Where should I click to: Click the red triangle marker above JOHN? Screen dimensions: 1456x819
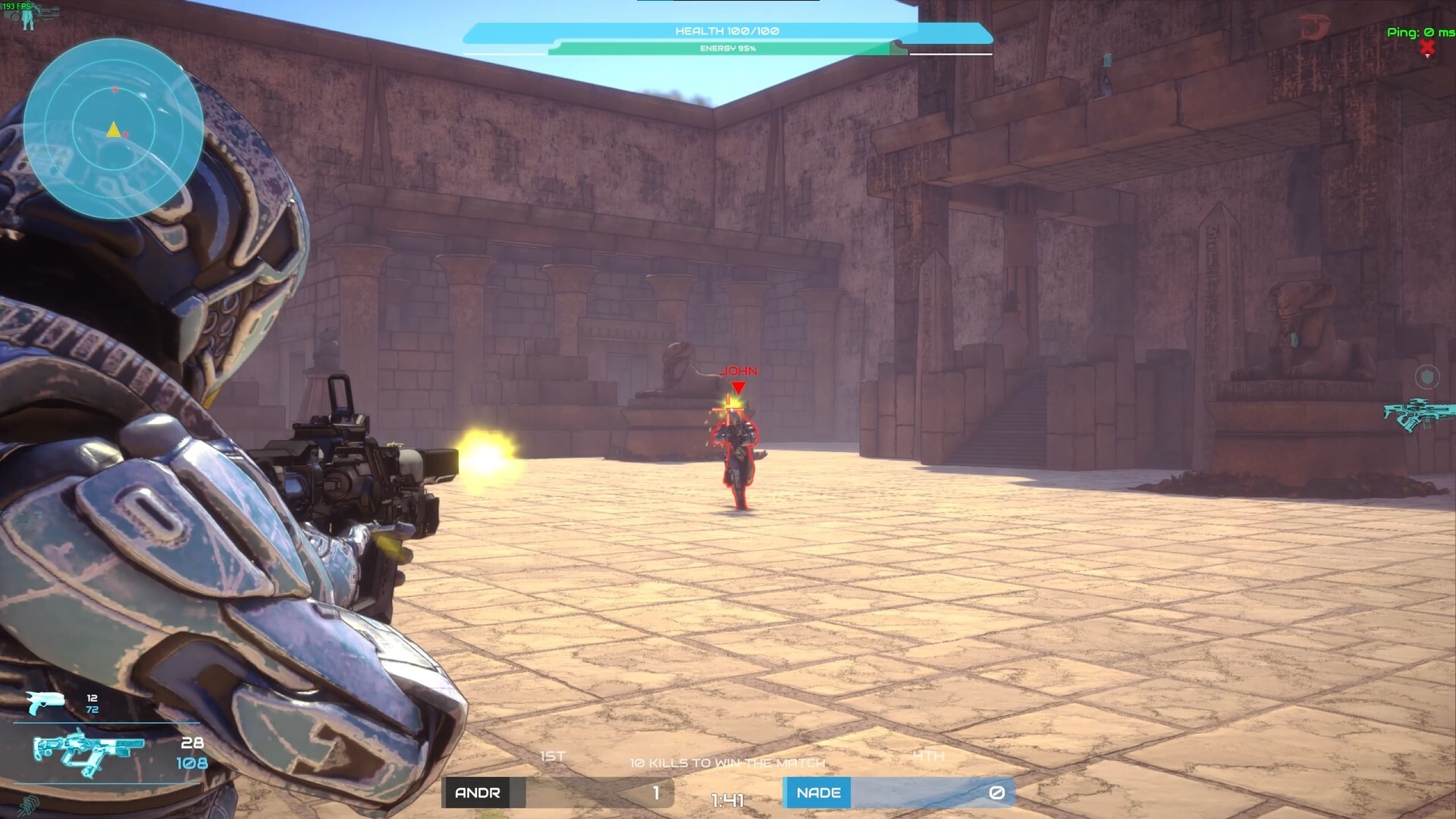click(737, 387)
